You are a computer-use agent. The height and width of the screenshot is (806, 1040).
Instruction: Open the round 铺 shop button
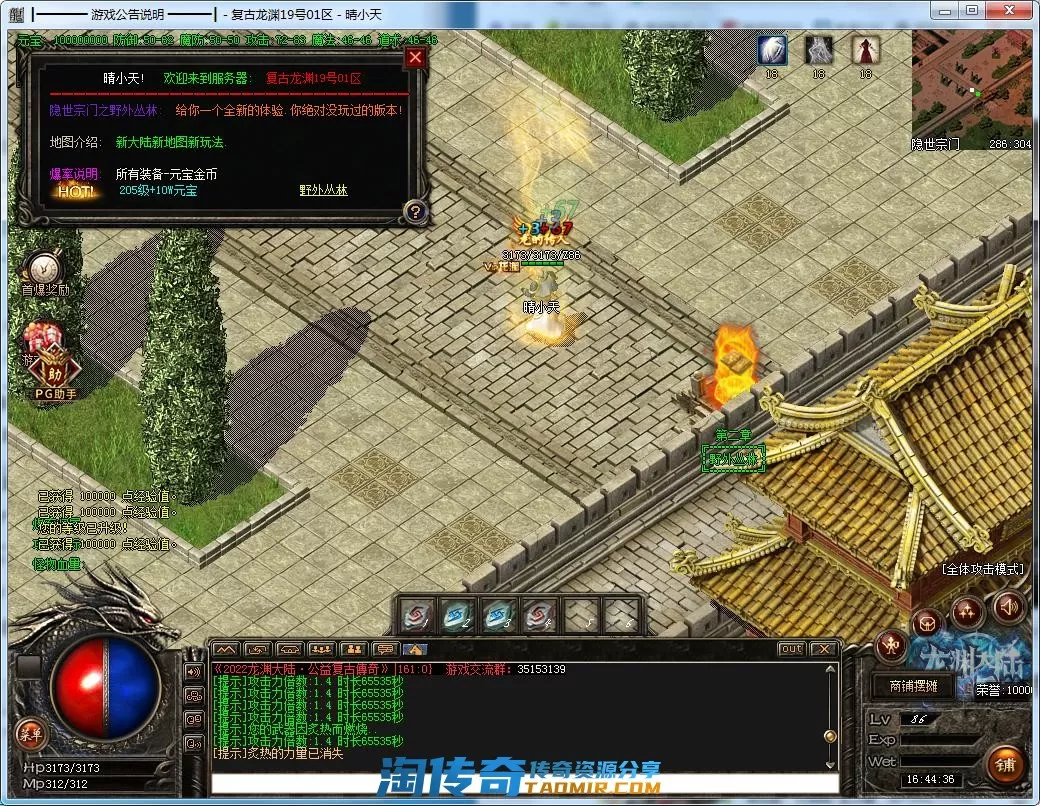[x=1005, y=765]
